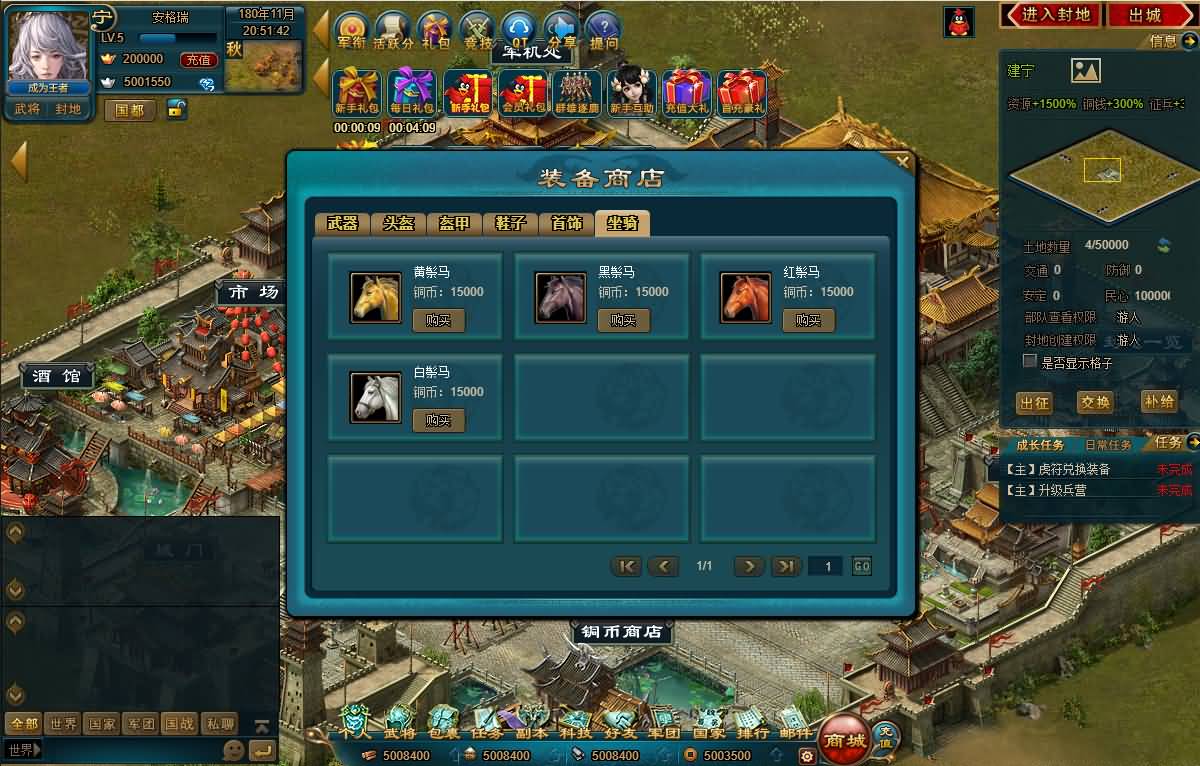This screenshot has width=1200, height=766.
Task: Click the 出征 expedition button
Action: click(1034, 402)
